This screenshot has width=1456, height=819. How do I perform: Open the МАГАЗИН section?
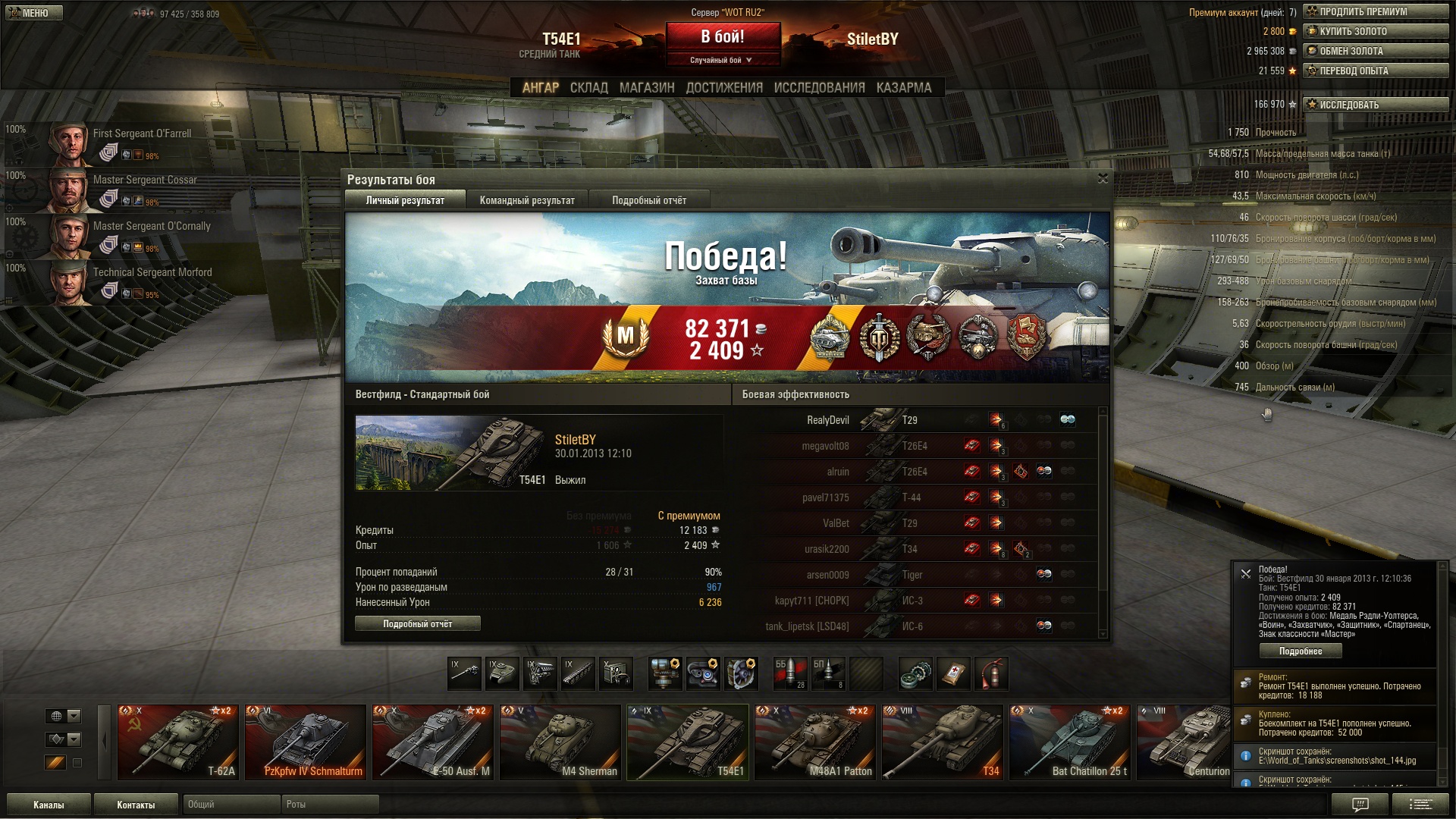pyautogui.click(x=646, y=88)
